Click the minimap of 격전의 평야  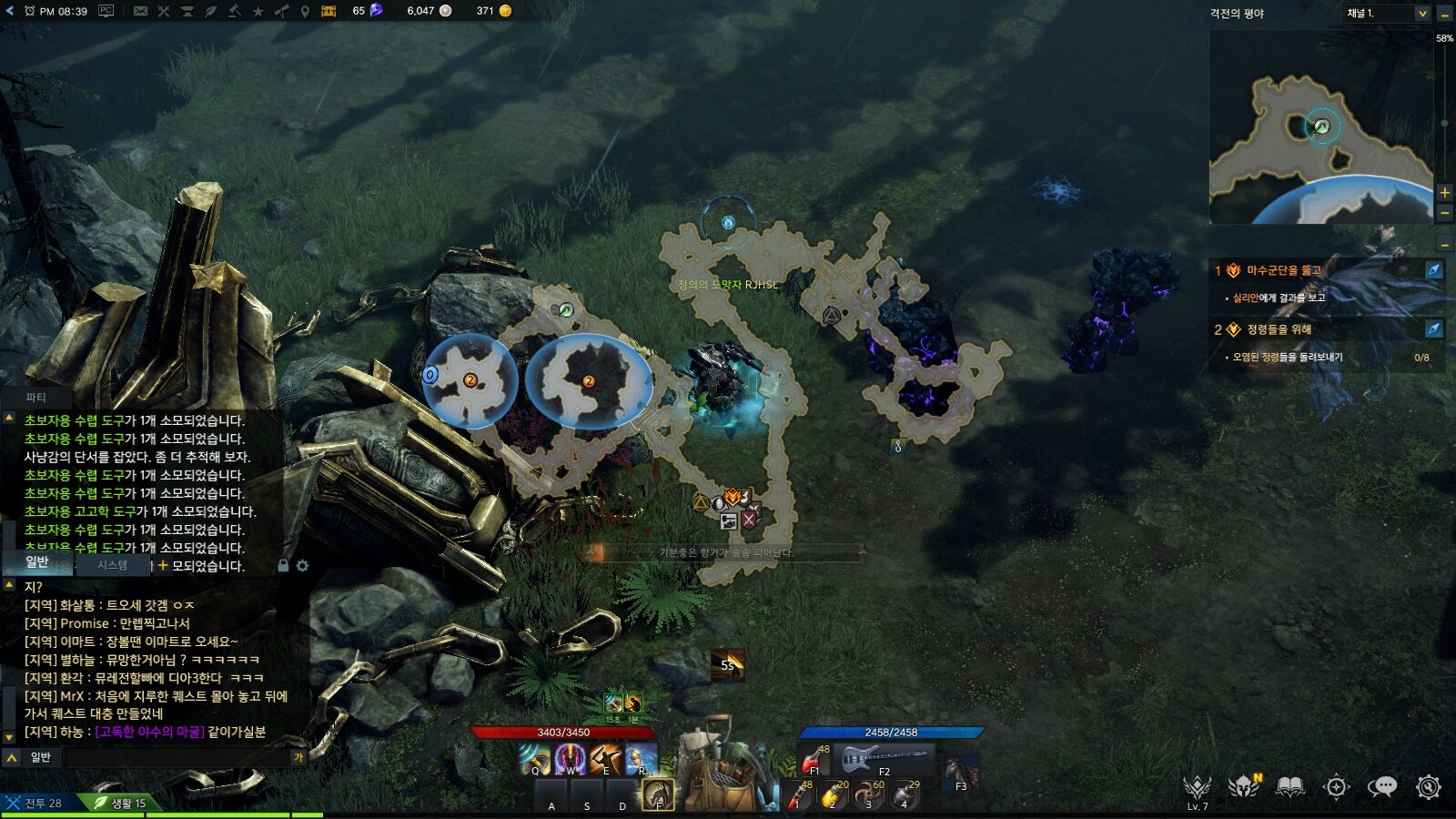point(1320,127)
